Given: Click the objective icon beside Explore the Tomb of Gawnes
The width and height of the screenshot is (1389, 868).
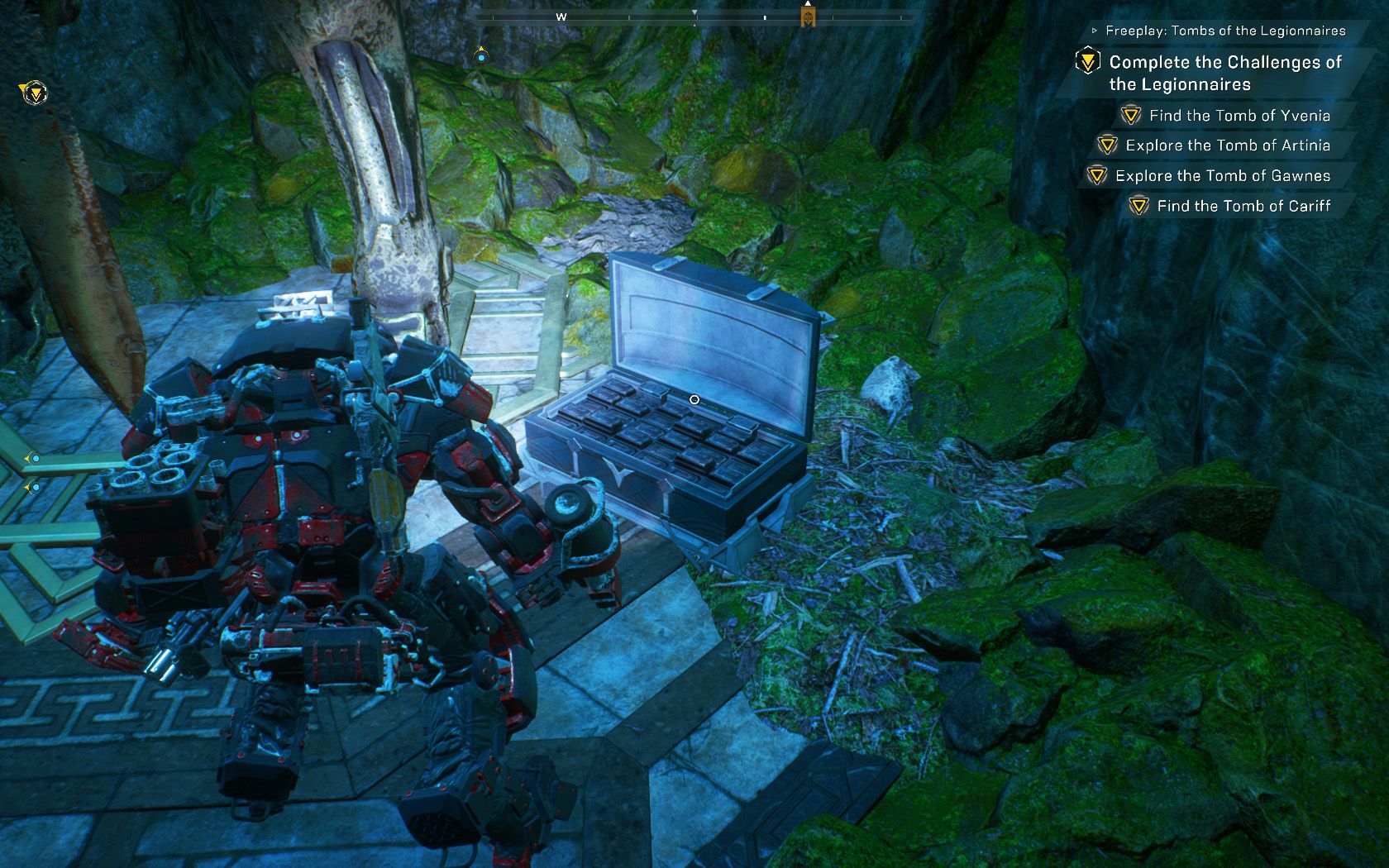Looking at the screenshot, I should click(1097, 175).
